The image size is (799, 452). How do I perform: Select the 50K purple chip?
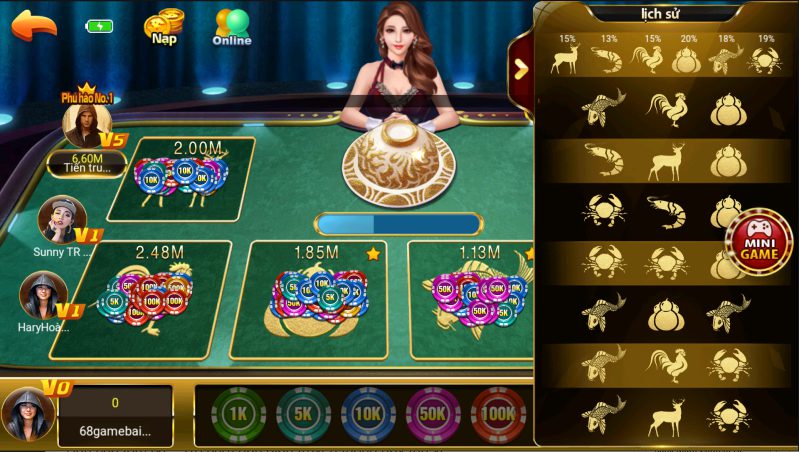tap(433, 414)
